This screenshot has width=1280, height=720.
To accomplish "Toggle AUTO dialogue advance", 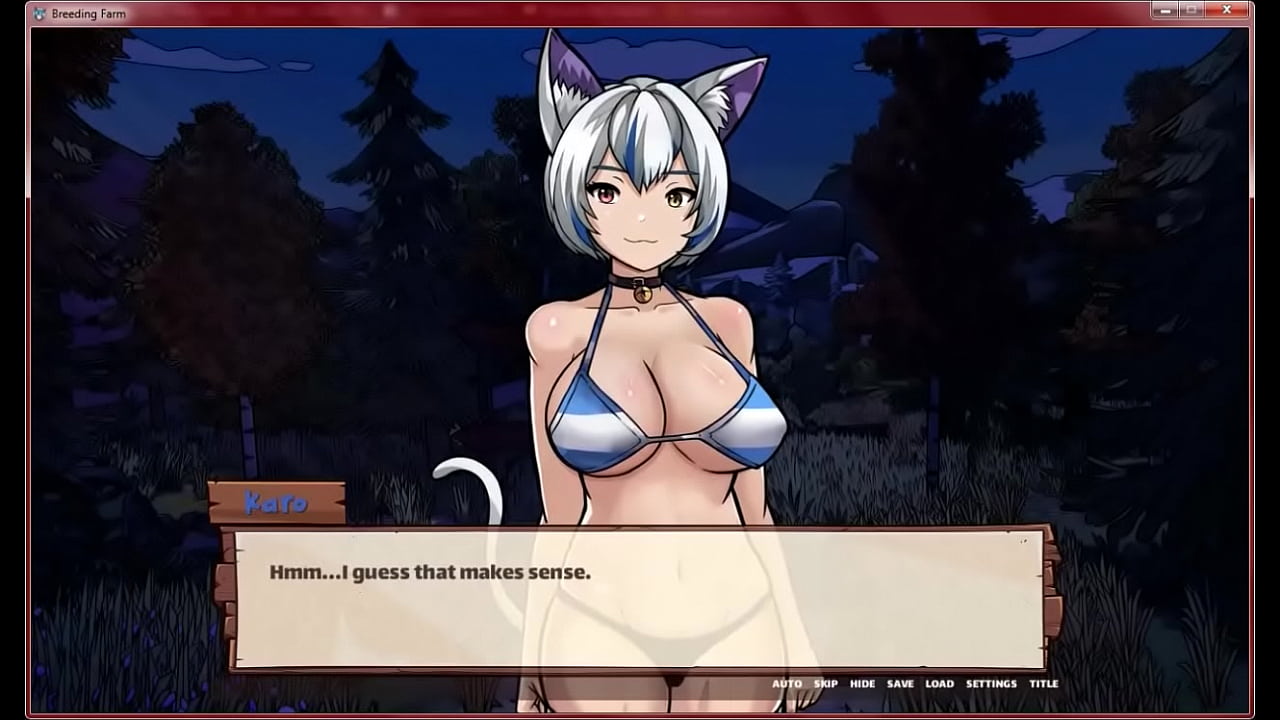I will coord(786,684).
